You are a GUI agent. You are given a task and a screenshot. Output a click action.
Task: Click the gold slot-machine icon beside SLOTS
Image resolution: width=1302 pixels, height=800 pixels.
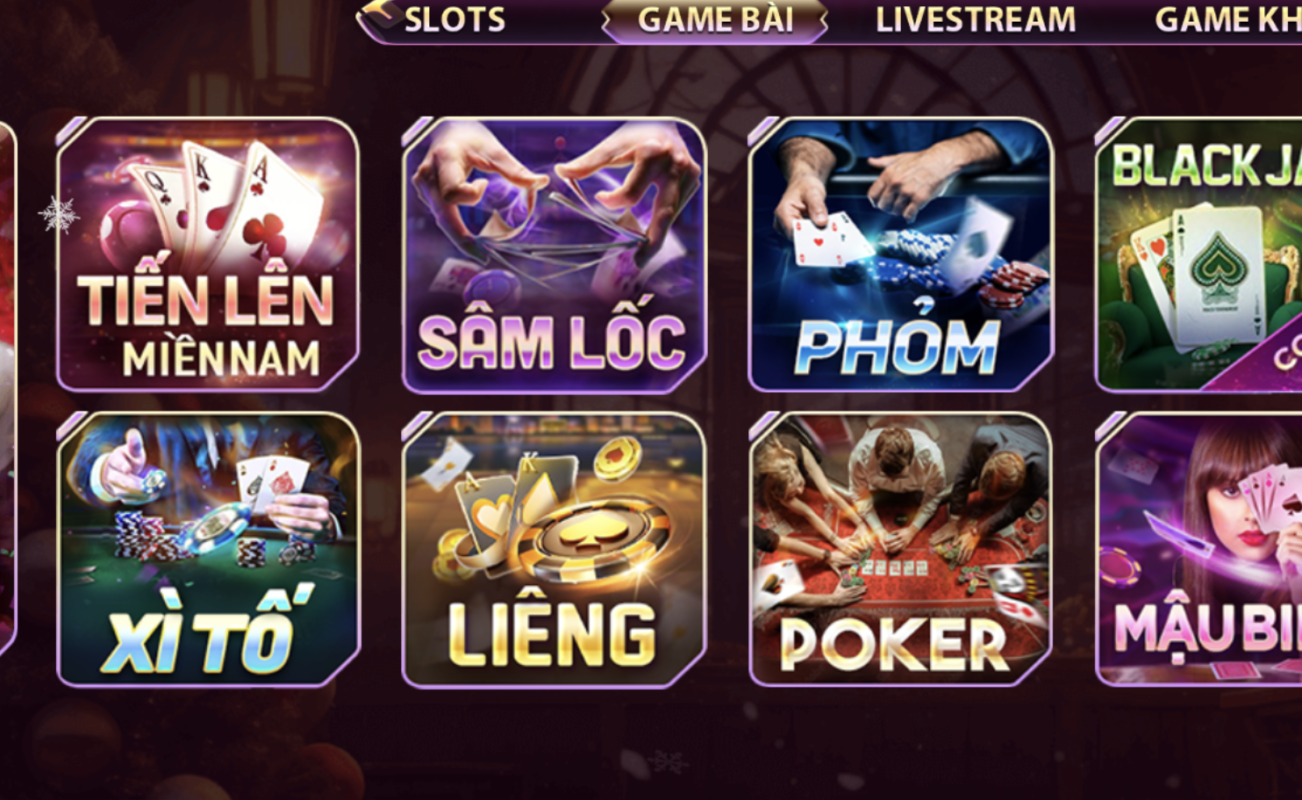(x=378, y=18)
